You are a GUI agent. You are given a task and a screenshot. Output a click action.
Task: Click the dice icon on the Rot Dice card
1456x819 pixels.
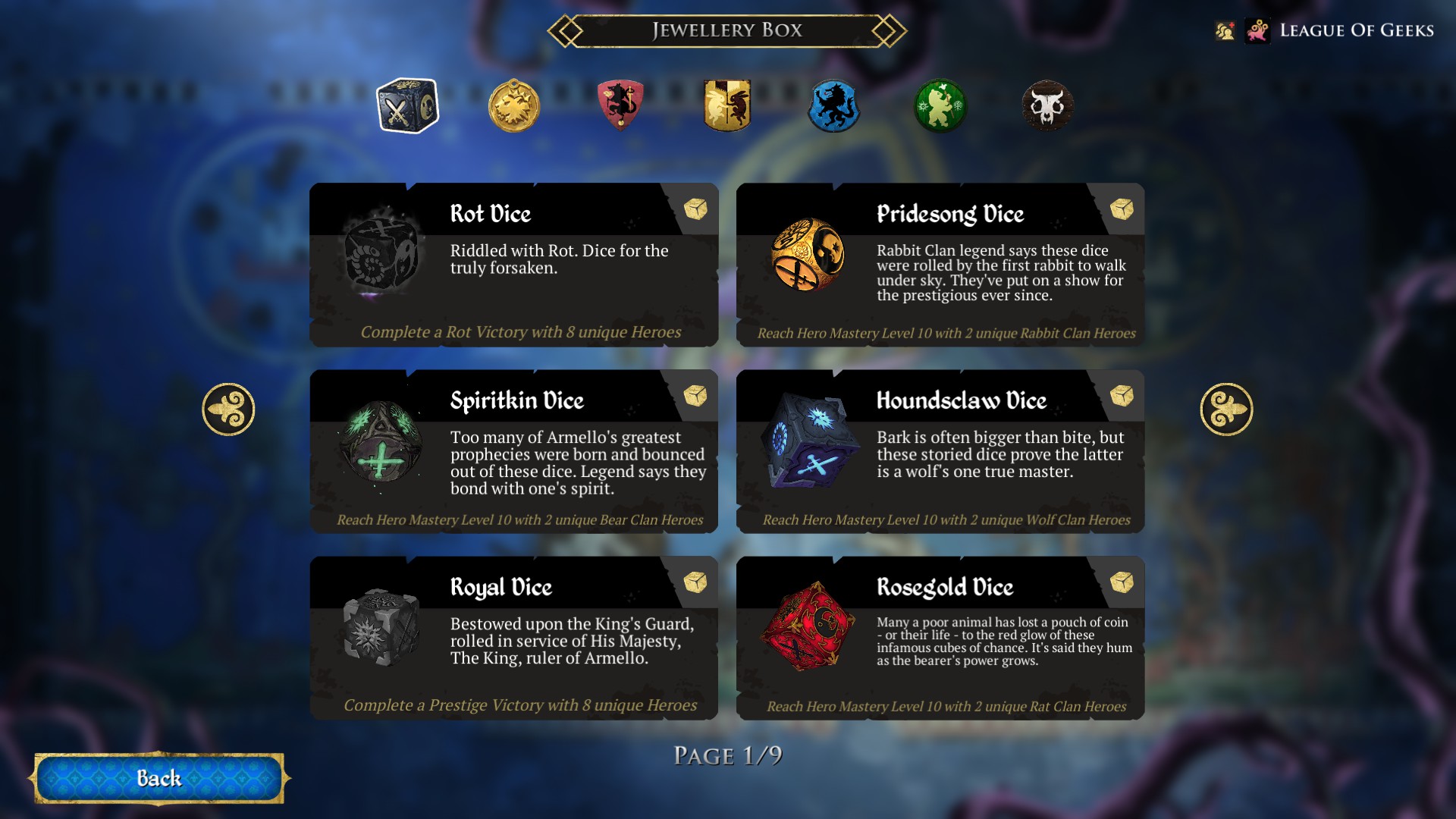[695, 210]
